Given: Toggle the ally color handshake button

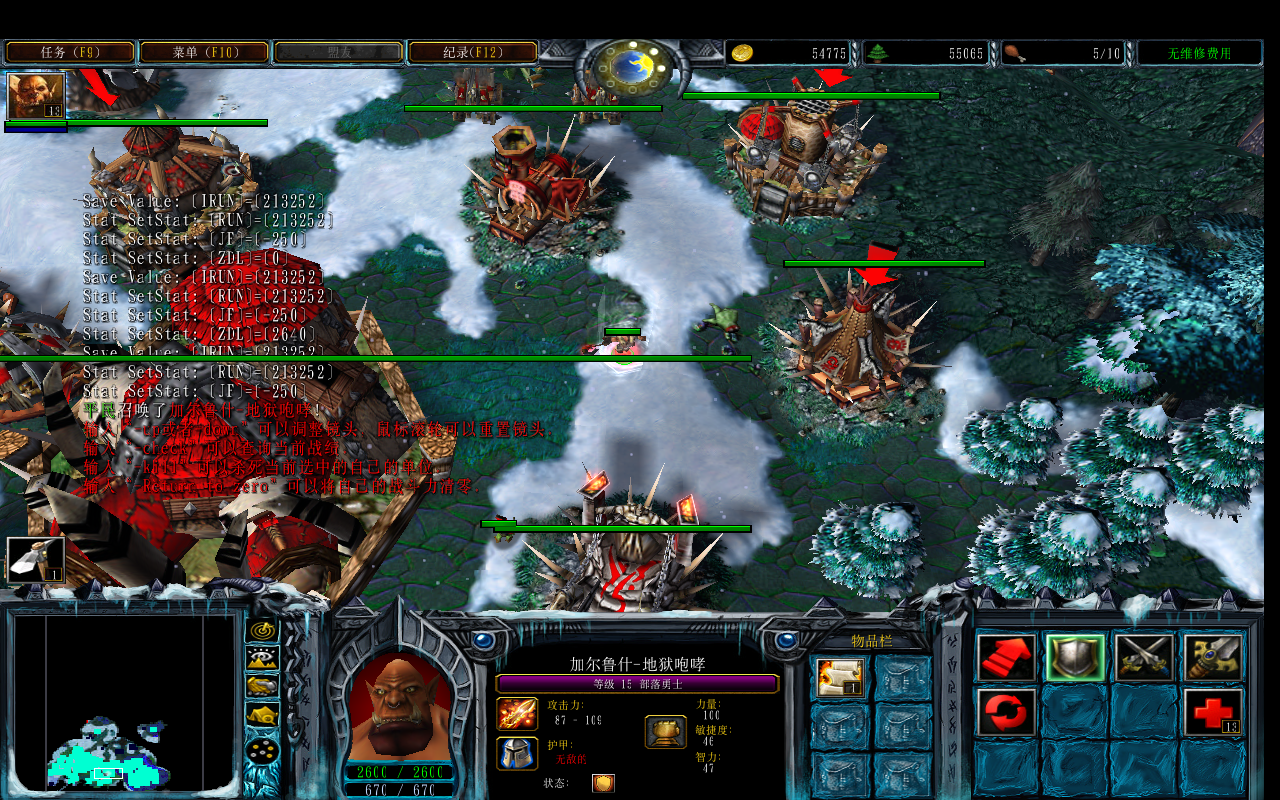Looking at the screenshot, I should [x=262, y=687].
